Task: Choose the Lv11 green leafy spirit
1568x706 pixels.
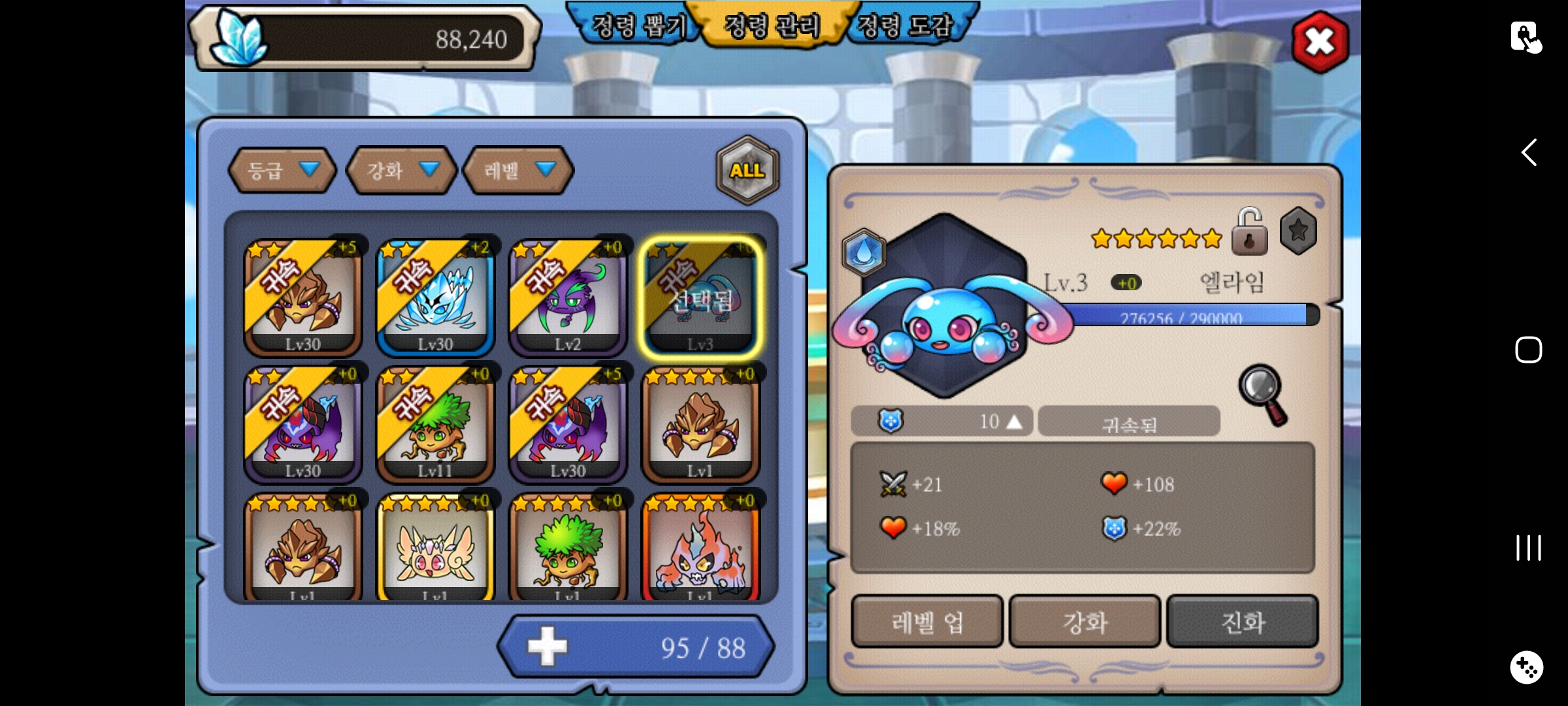Action: (x=436, y=425)
